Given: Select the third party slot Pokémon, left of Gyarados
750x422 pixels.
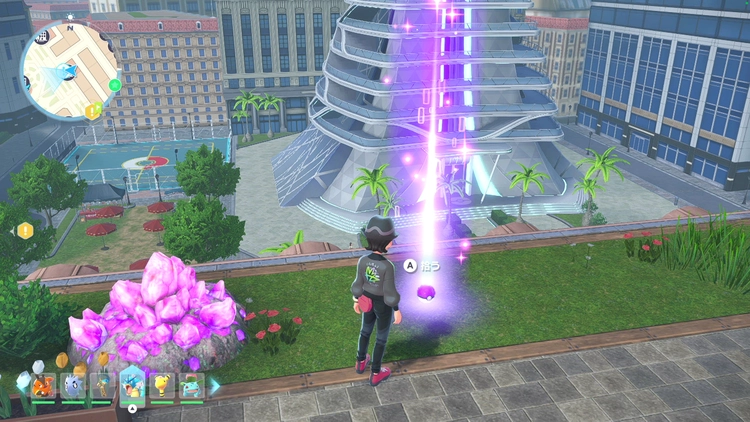Looking at the screenshot, I should tap(102, 385).
